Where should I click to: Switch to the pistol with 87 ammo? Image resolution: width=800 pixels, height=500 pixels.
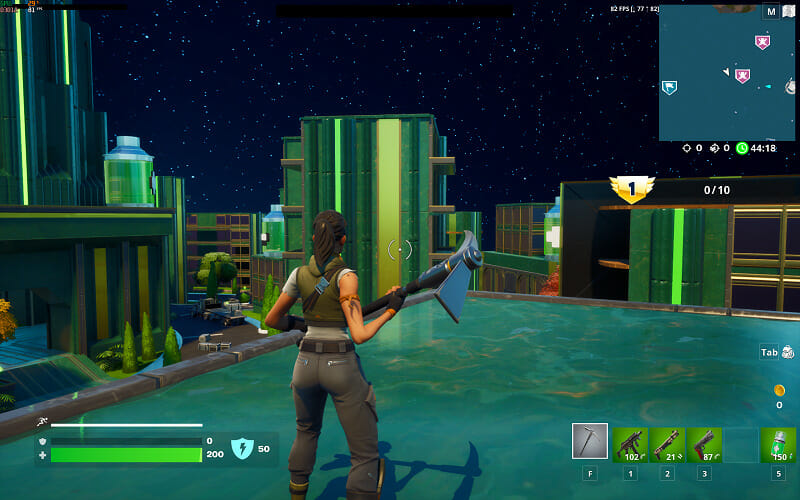point(704,444)
